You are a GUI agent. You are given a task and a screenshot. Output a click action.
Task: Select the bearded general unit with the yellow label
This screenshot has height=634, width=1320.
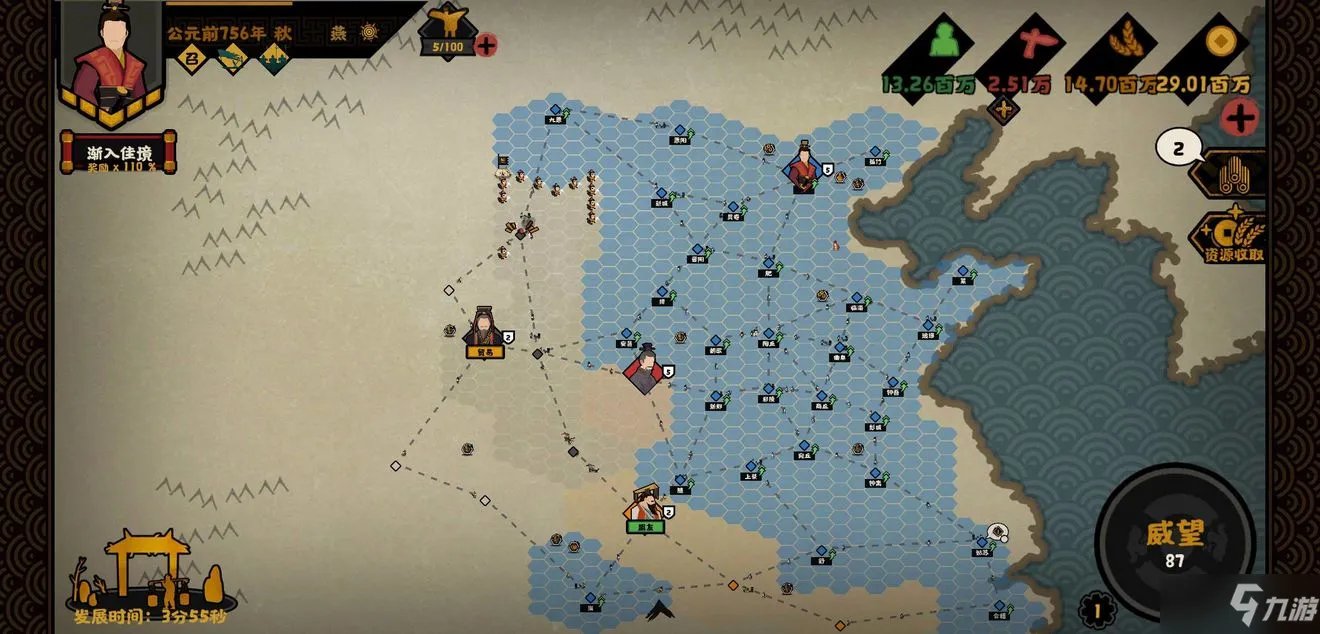pyautogui.click(x=484, y=330)
